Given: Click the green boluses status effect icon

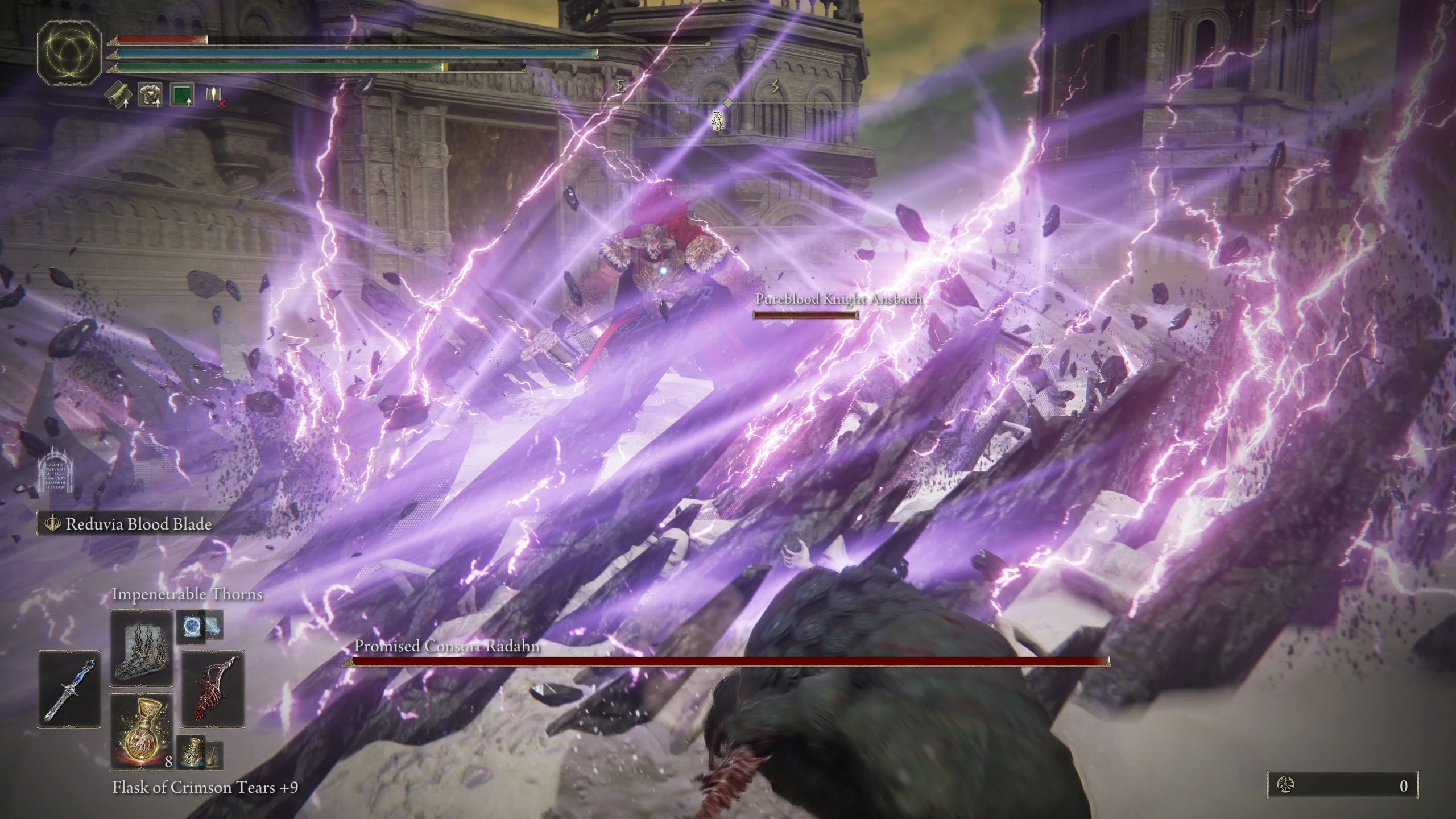Looking at the screenshot, I should tap(181, 94).
